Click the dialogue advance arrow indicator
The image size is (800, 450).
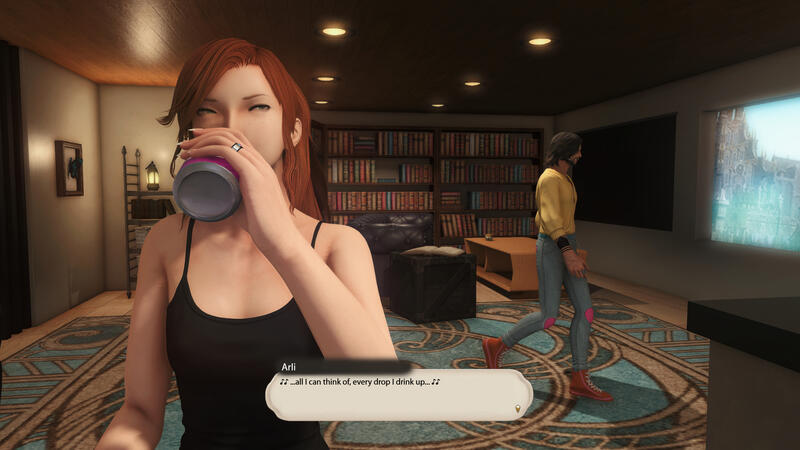point(517,408)
